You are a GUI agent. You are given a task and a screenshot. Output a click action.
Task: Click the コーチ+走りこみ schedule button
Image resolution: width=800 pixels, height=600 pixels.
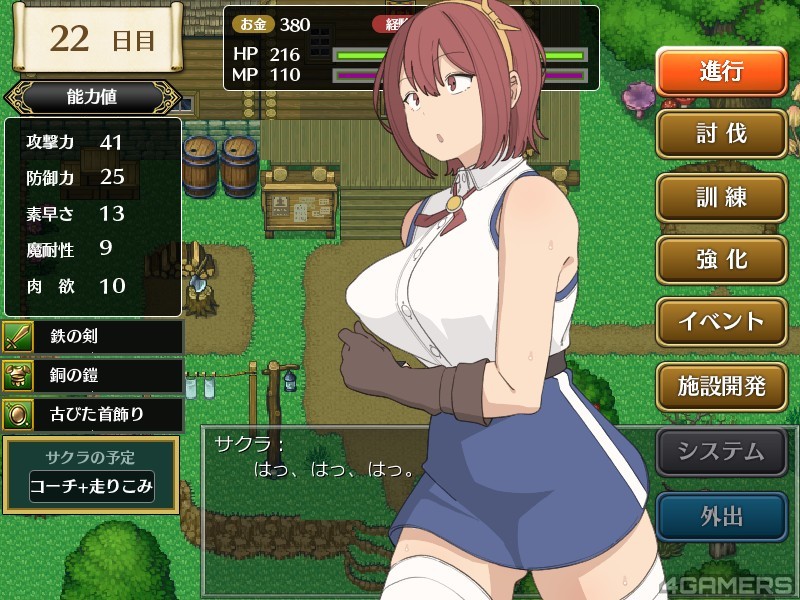coord(91,489)
